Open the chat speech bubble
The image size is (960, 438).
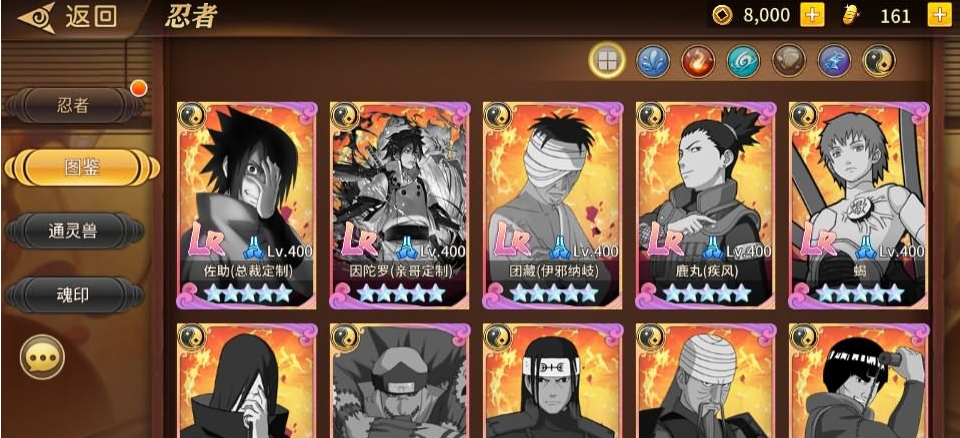click(42, 357)
